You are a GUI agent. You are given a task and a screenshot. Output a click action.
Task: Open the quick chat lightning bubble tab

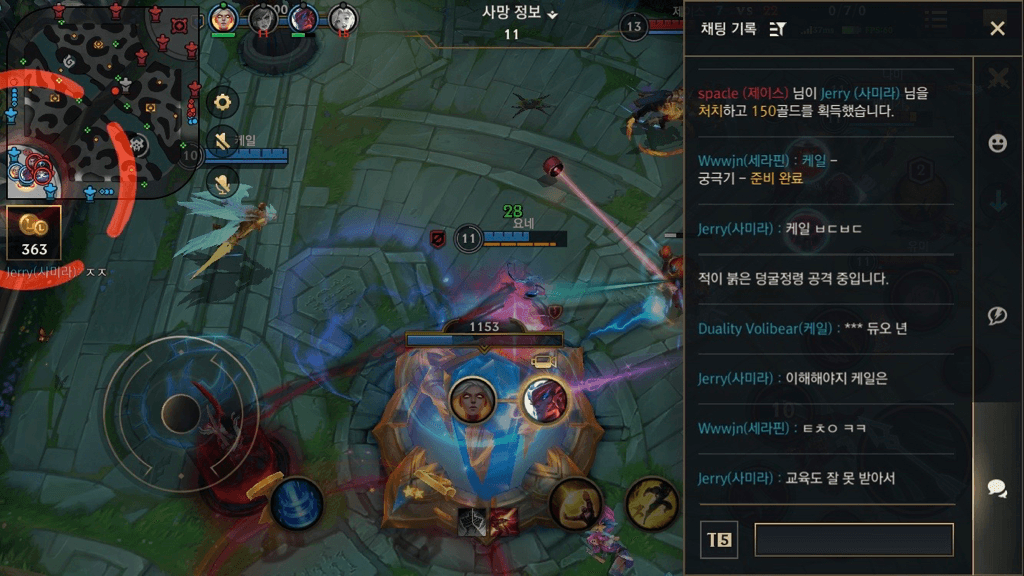tap(997, 316)
